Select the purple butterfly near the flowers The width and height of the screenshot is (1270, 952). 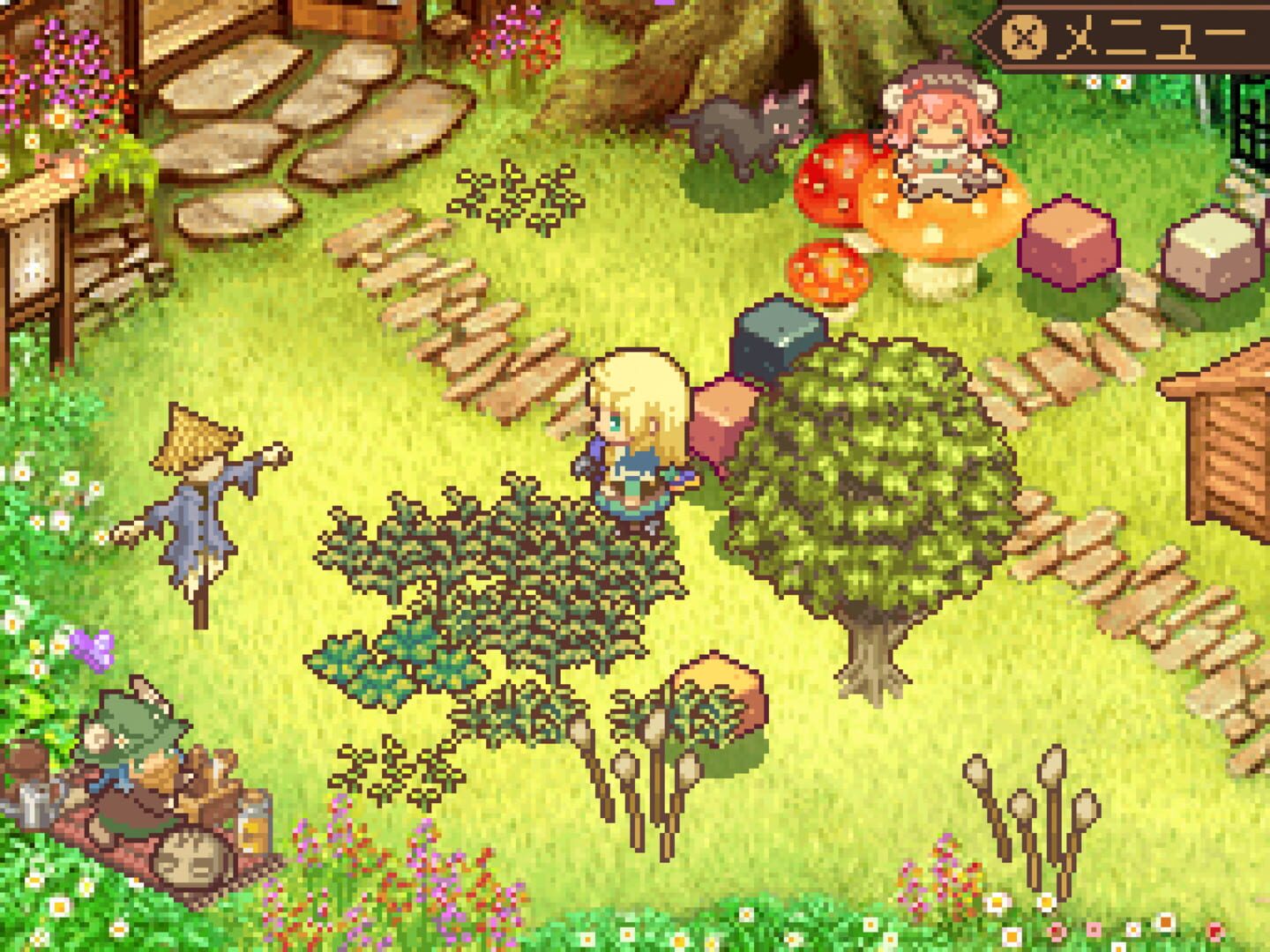pyautogui.click(x=94, y=650)
